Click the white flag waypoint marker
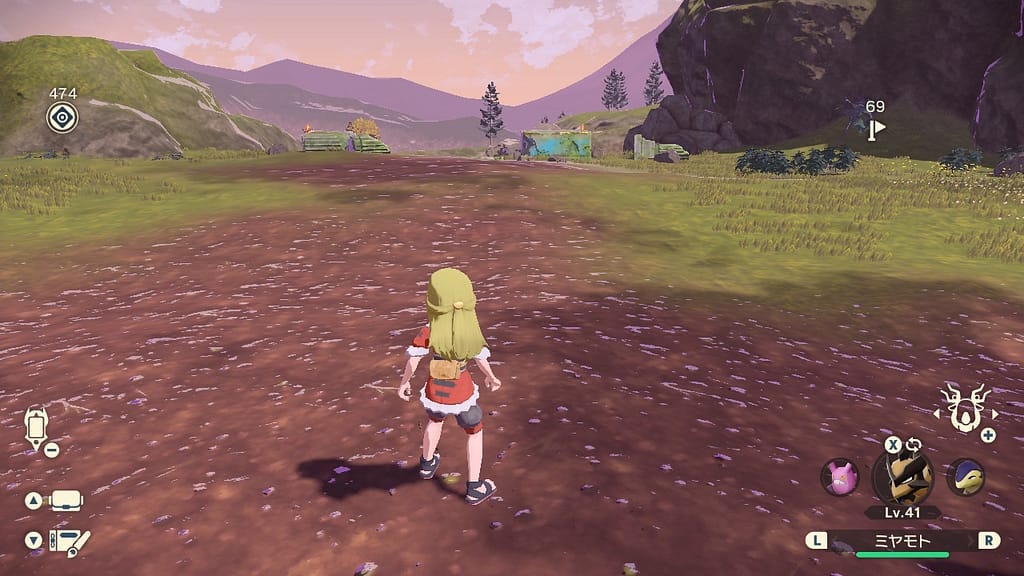This screenshot has width=1024, height=576. pyautogui.click(x=877, y=128)
